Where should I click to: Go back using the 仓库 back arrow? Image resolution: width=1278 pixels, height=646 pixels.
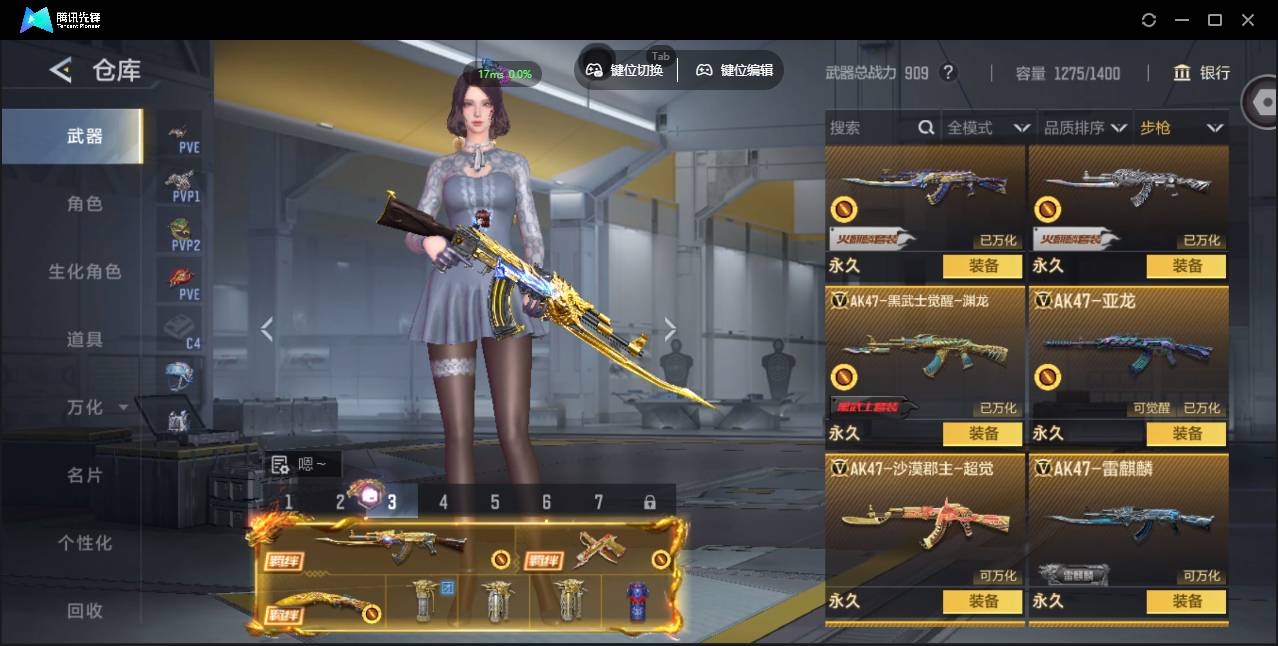click(61, 70)
